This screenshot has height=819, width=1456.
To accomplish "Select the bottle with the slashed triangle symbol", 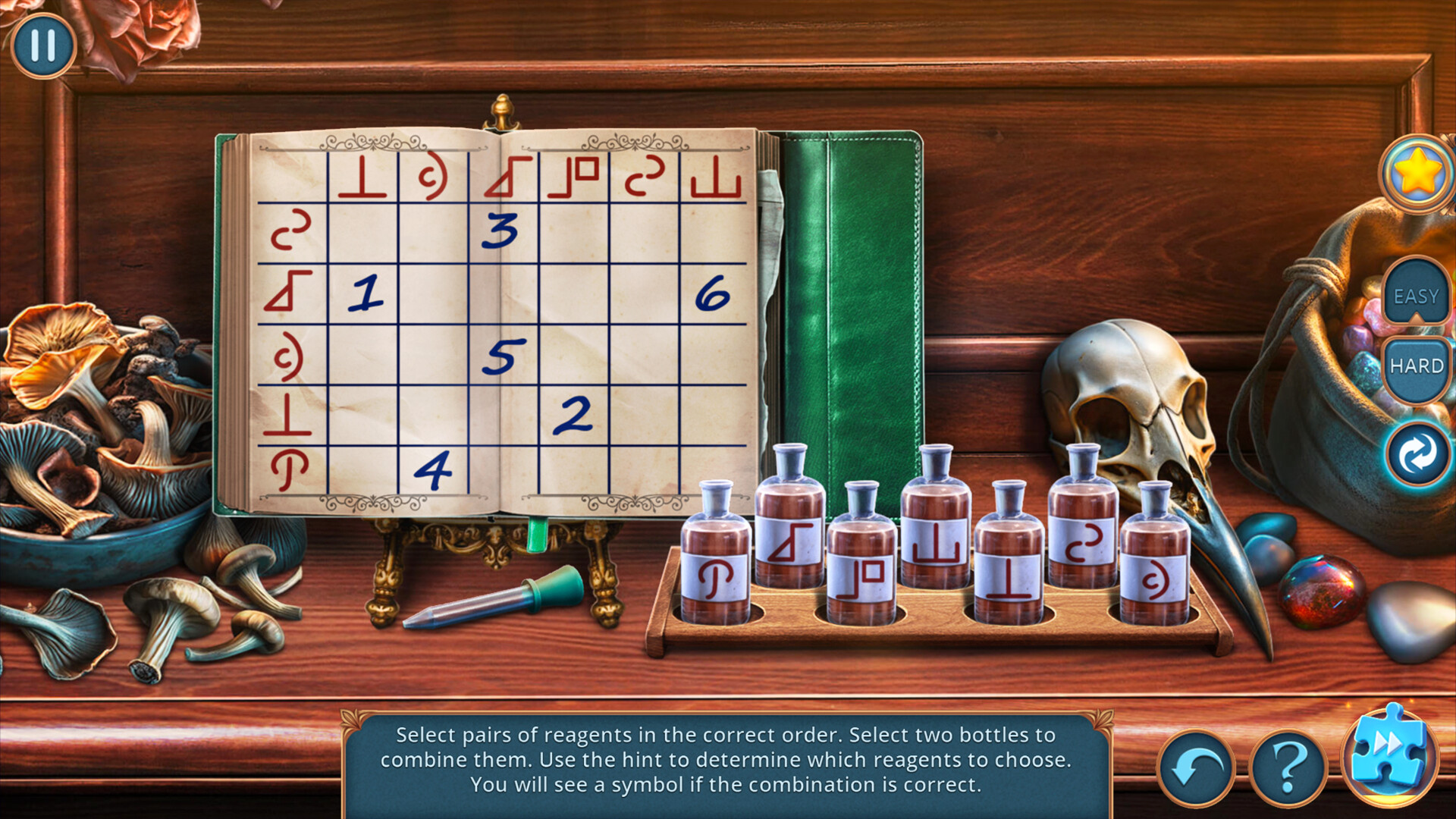I will (x=789, y=523).
